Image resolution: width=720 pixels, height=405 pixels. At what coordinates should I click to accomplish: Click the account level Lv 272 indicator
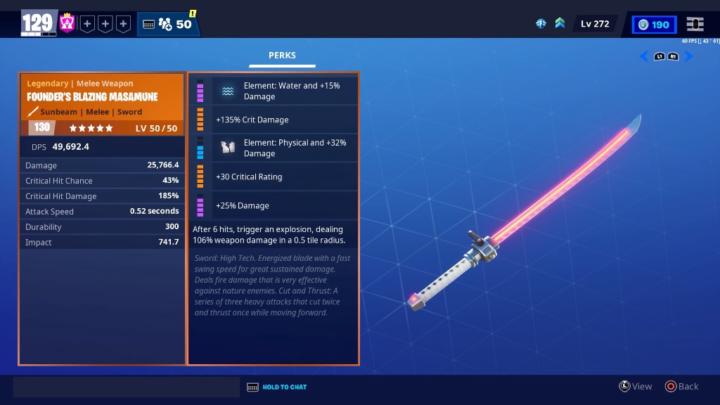click(594, 24)
